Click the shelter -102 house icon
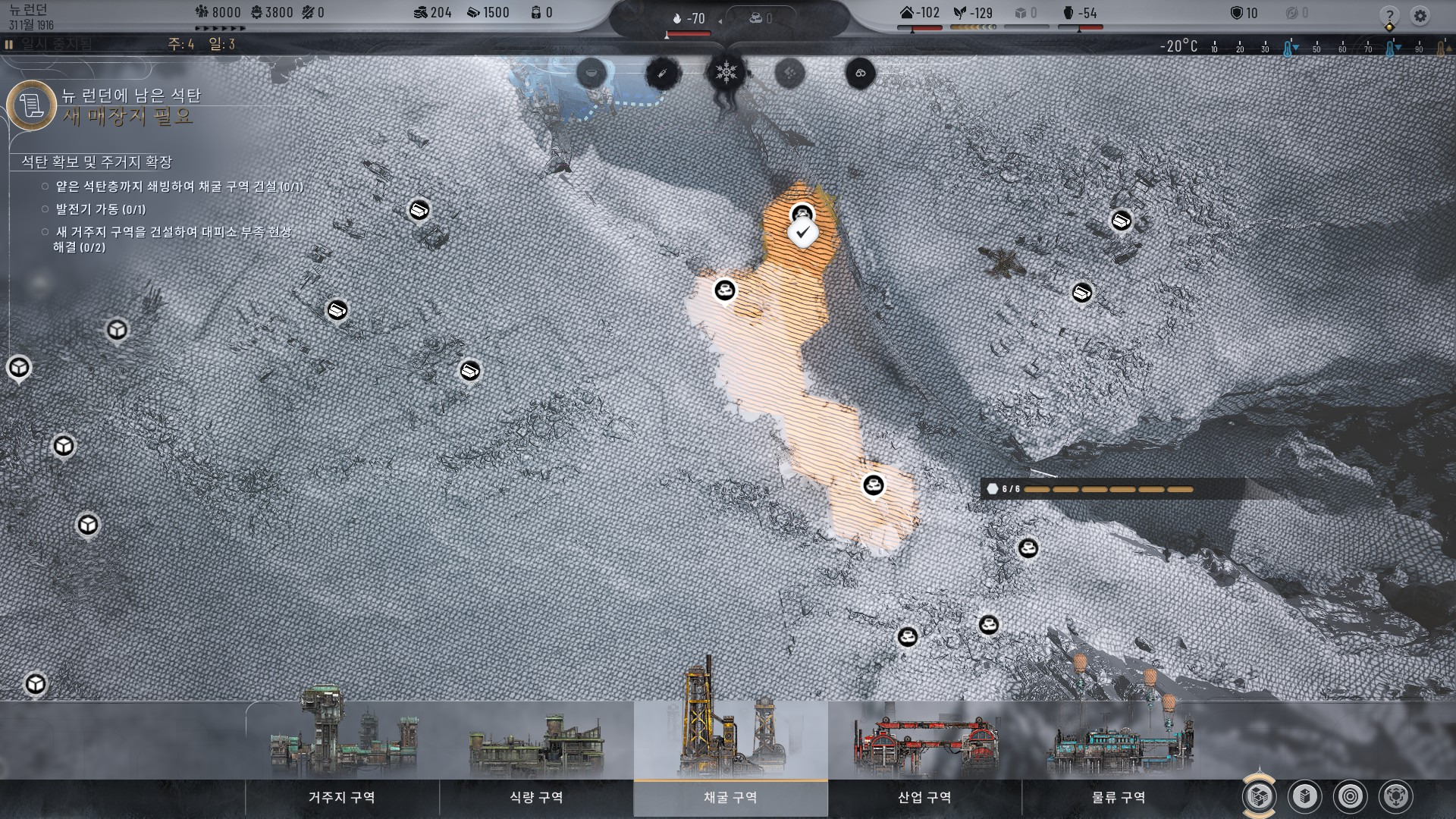The height and width of the screenshot is (819, 1456). (906, 13)
